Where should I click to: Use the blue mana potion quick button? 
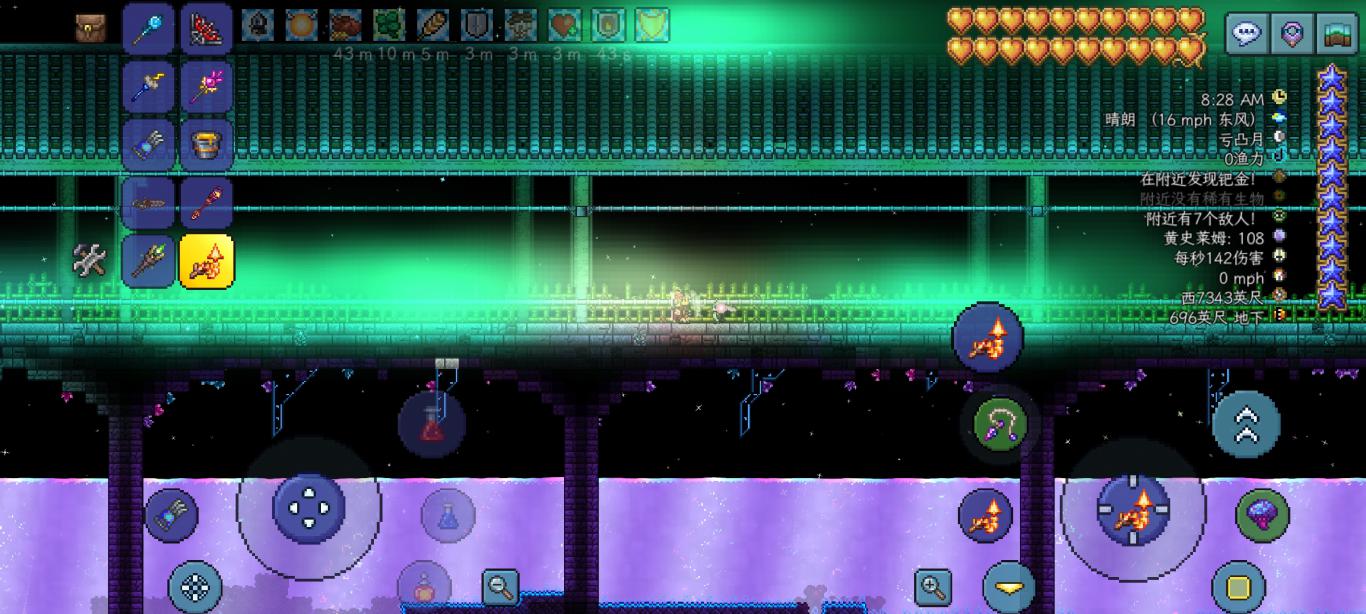[448, 516]
